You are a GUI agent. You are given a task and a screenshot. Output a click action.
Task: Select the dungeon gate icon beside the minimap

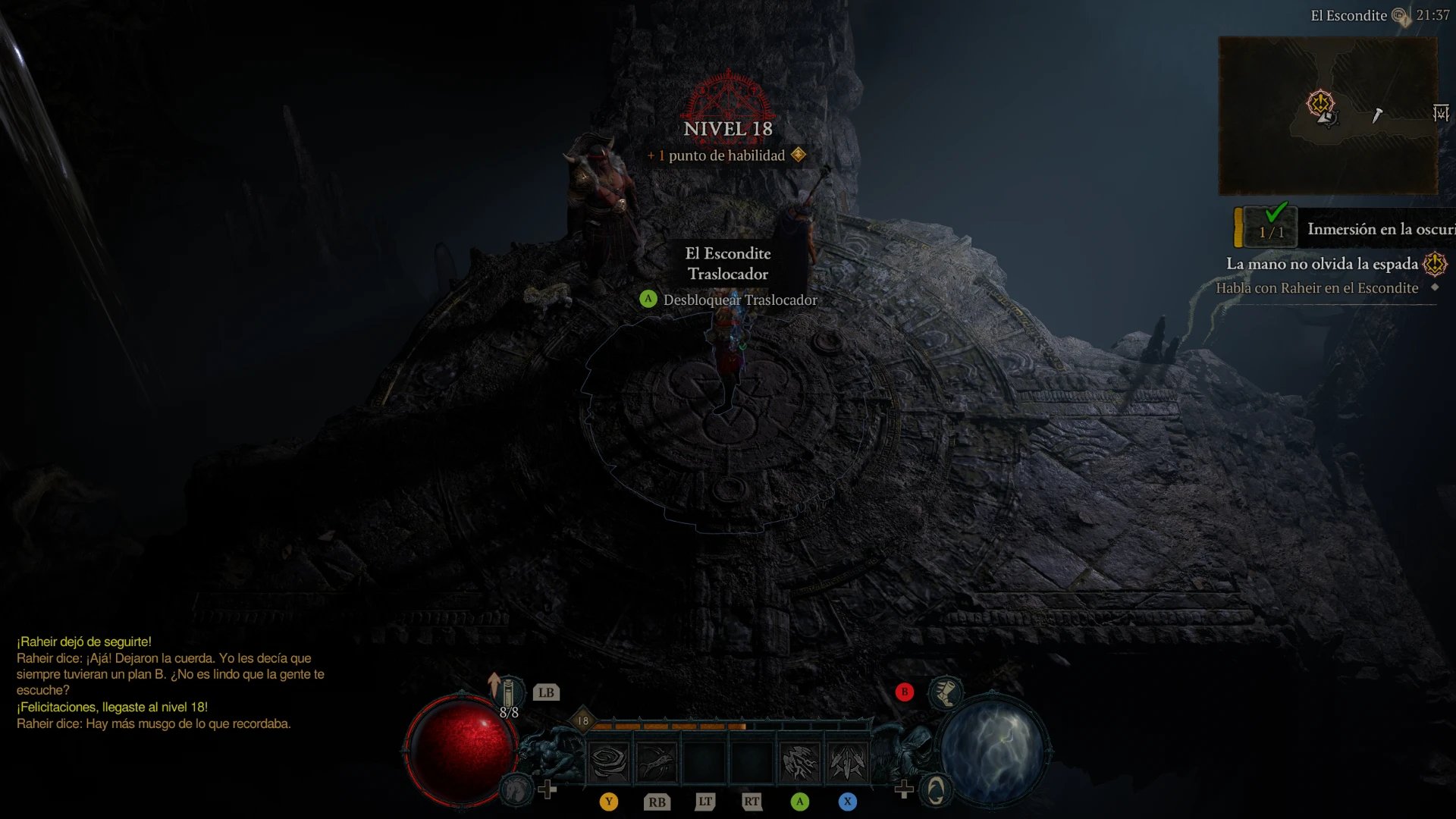(x=1441, y=113)
